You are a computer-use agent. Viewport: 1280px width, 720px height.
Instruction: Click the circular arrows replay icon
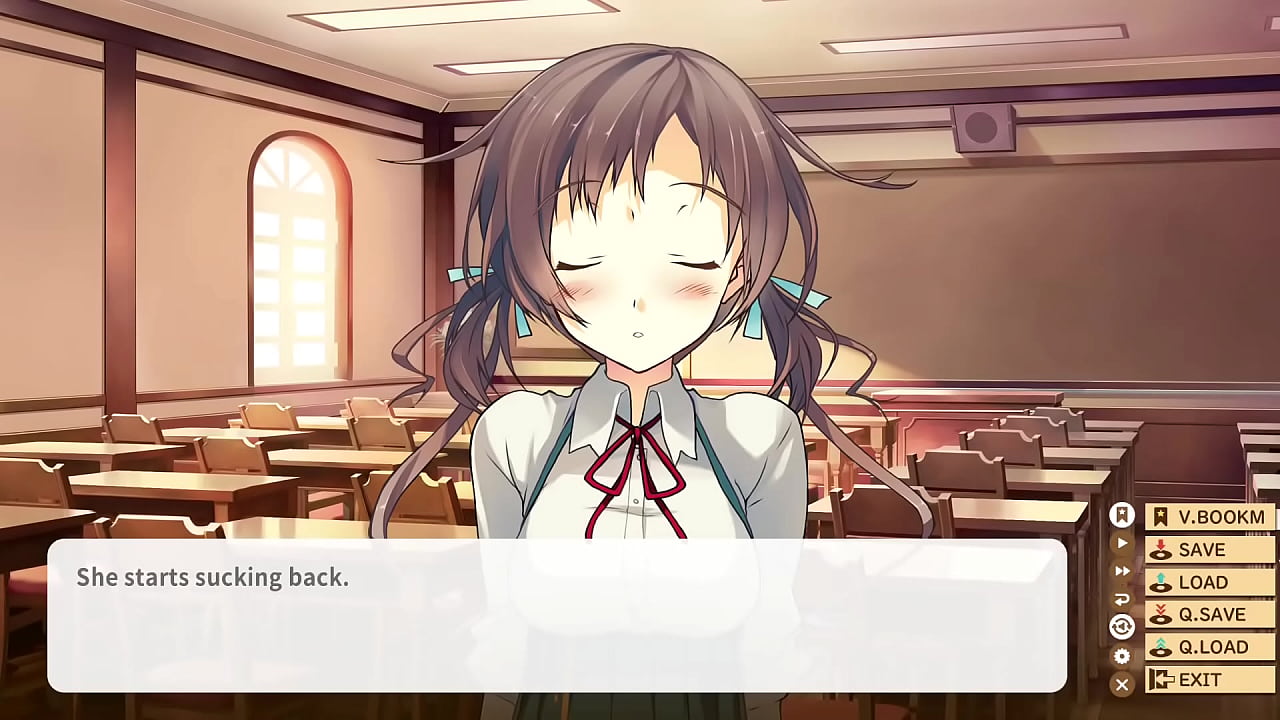pos(1122,627)
